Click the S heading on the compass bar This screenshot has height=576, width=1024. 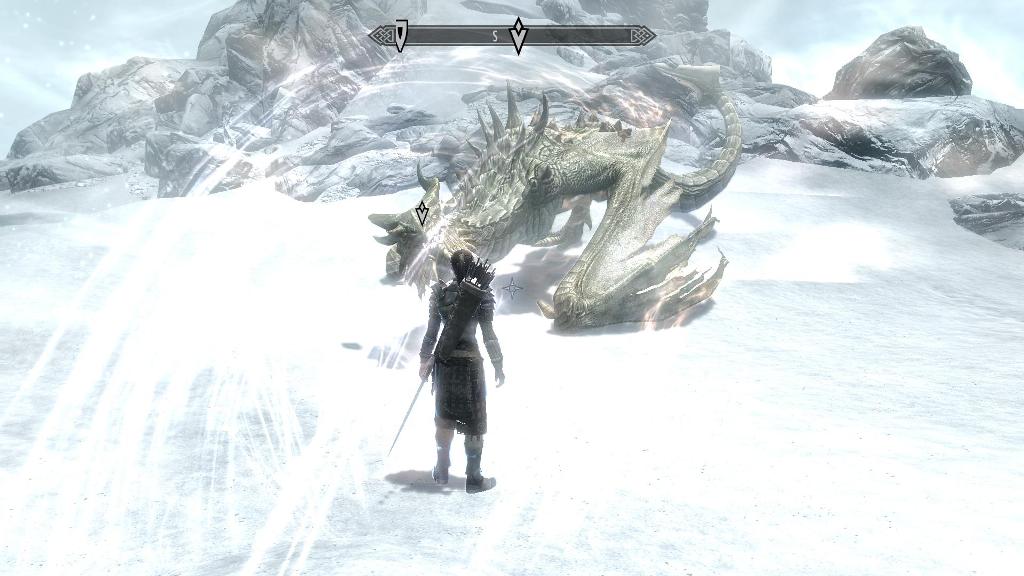[494, 36]
